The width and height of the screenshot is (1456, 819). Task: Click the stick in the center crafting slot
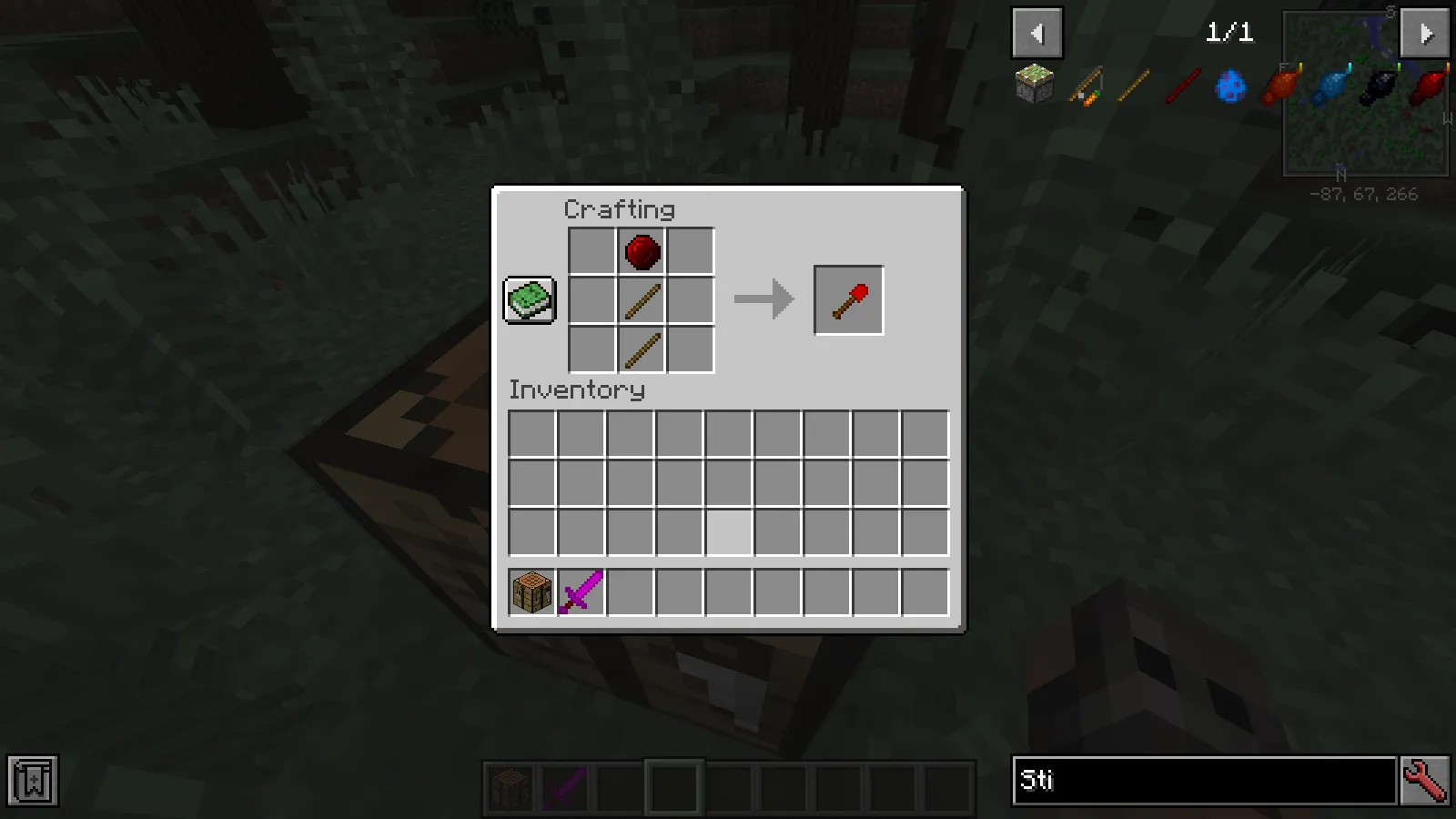(x=640, y=301)
